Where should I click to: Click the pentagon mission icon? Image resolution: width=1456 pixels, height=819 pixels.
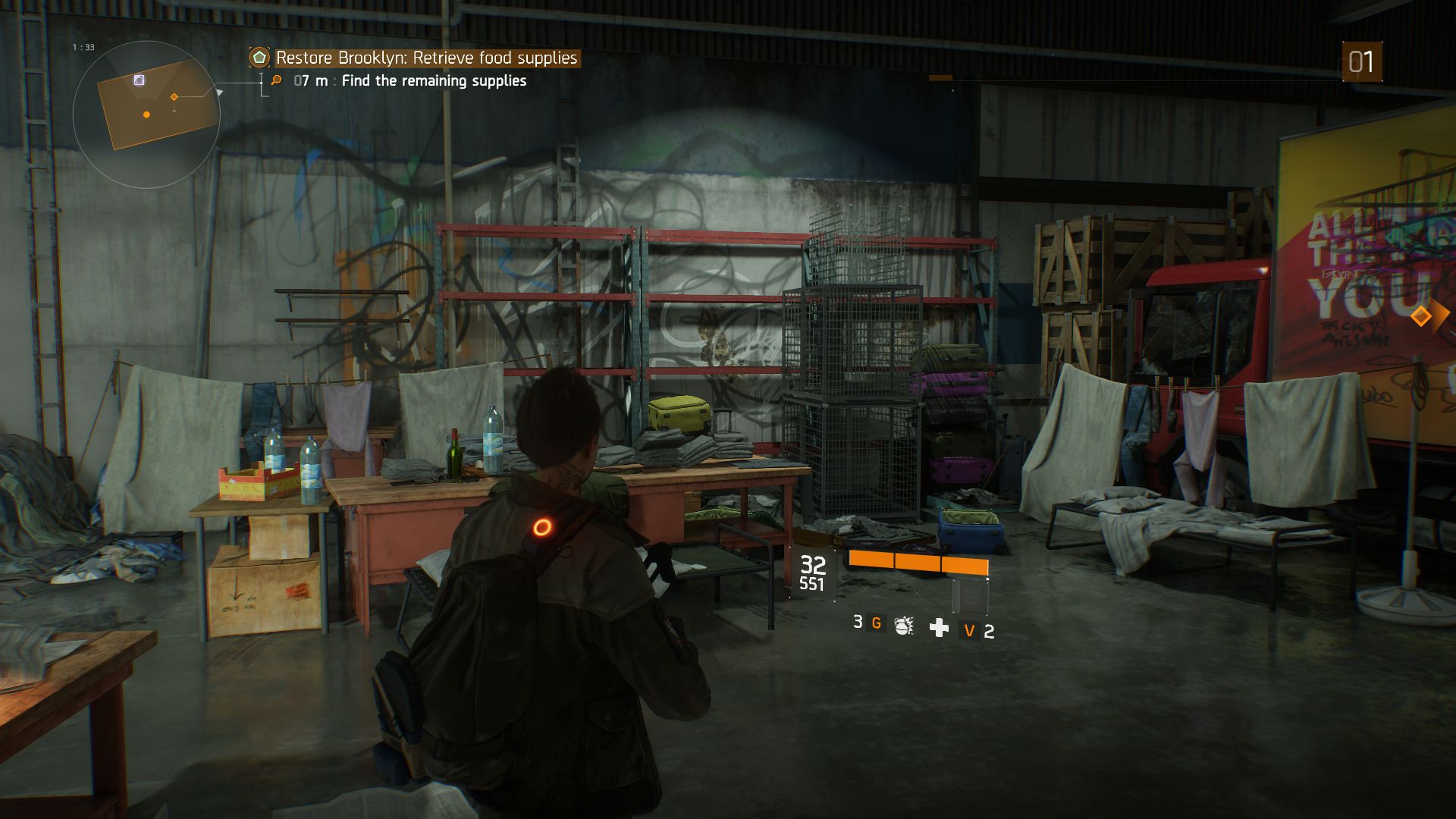click(259, 58)
